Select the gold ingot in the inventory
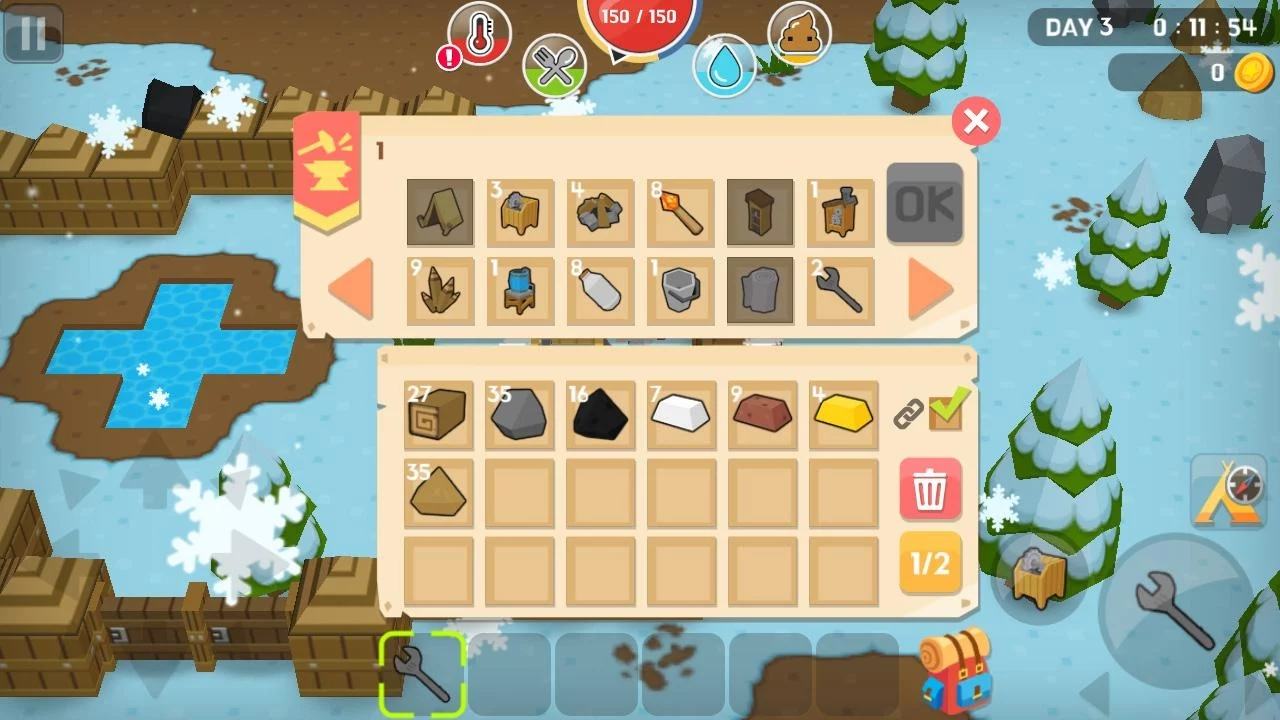Screen dimensions: 1280x720 (x=841, y=413)
